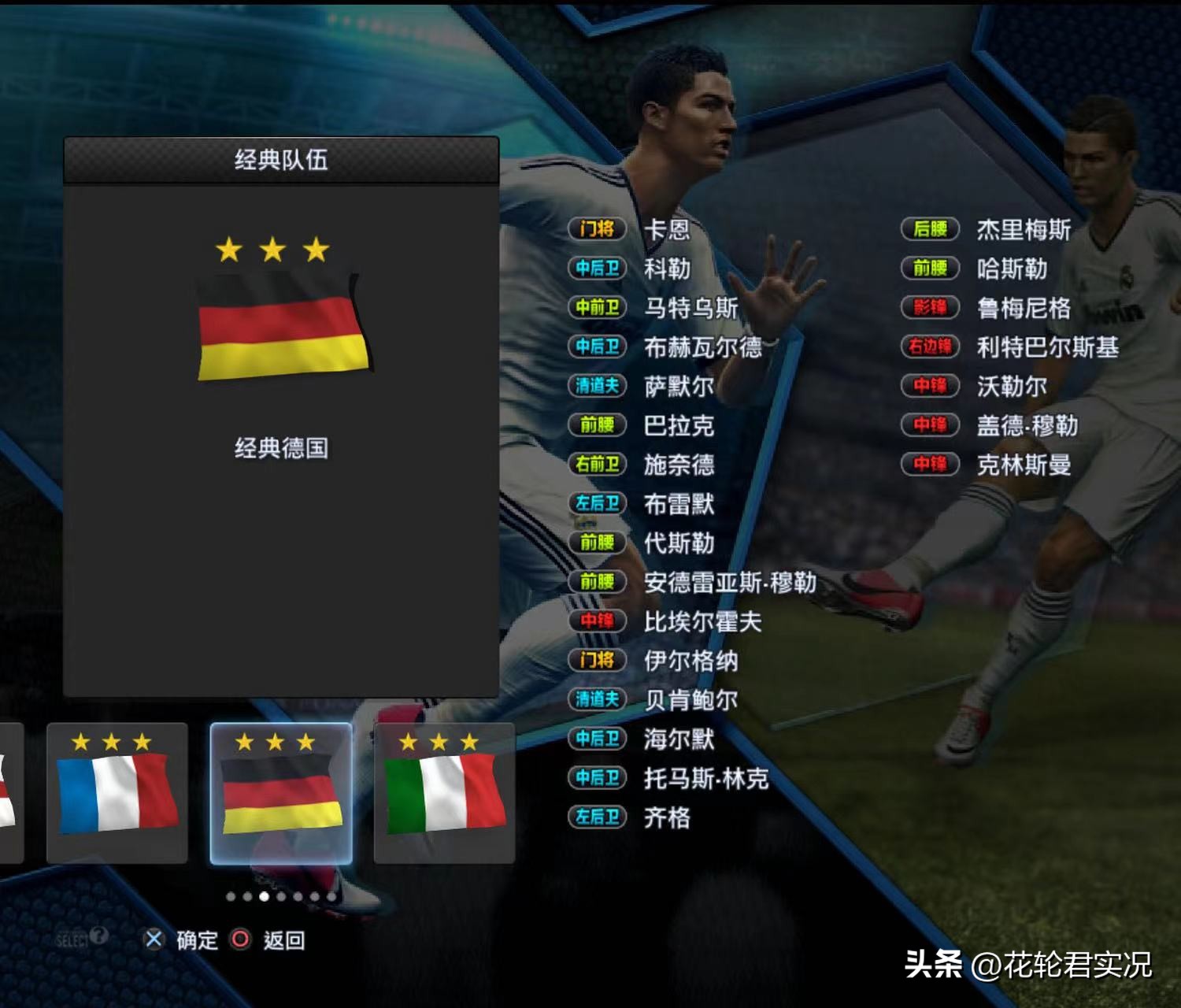
Task: Select goalkeeper 卡恩 in roster
Action: tap(666, 229)
